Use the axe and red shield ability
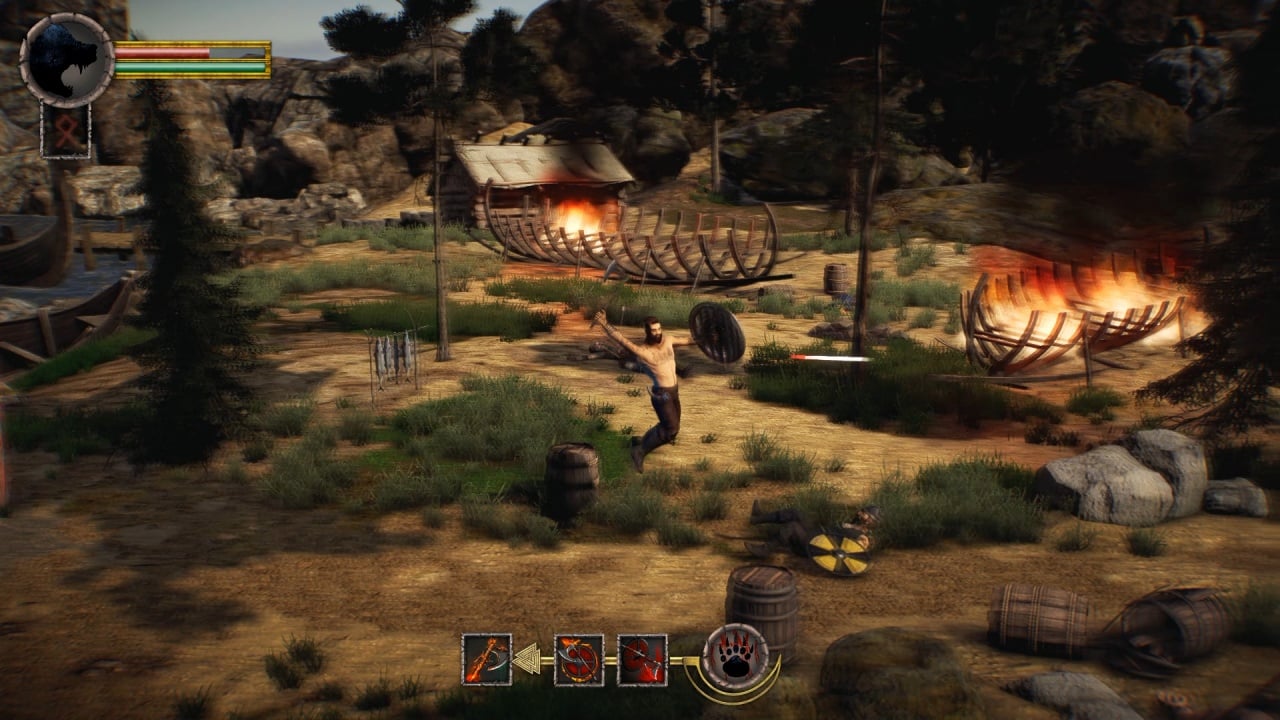1280x720 pixels. pyautogui.click(x=642, y=659)
